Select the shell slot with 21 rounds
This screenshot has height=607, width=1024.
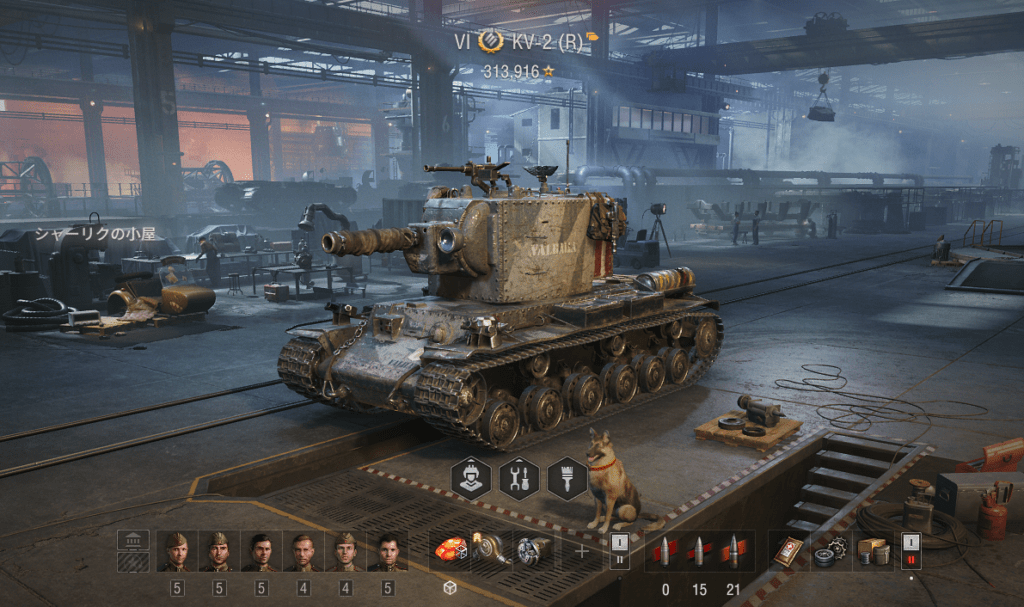pyautogui.click(x=733, y=552)
